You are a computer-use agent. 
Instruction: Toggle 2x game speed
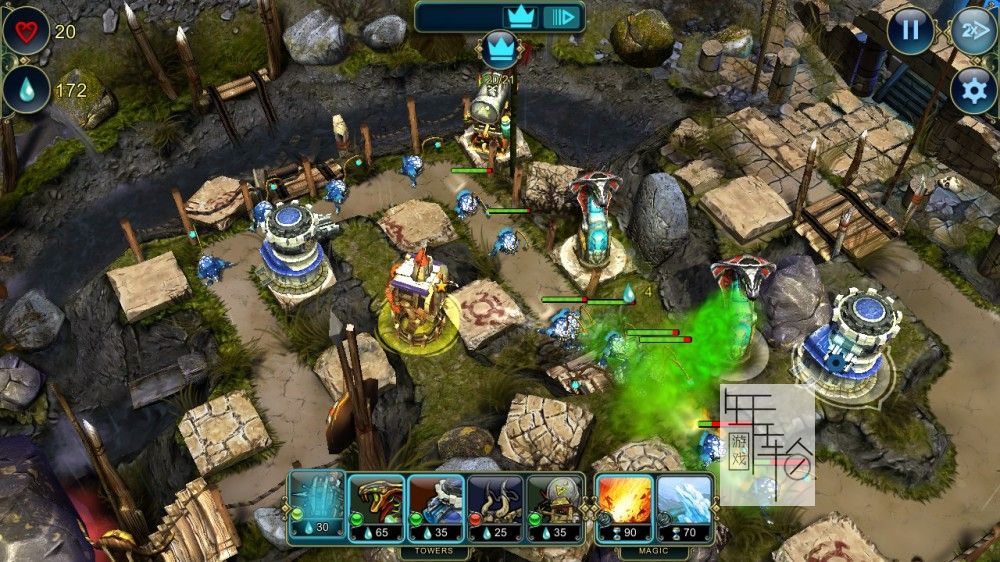972,30
